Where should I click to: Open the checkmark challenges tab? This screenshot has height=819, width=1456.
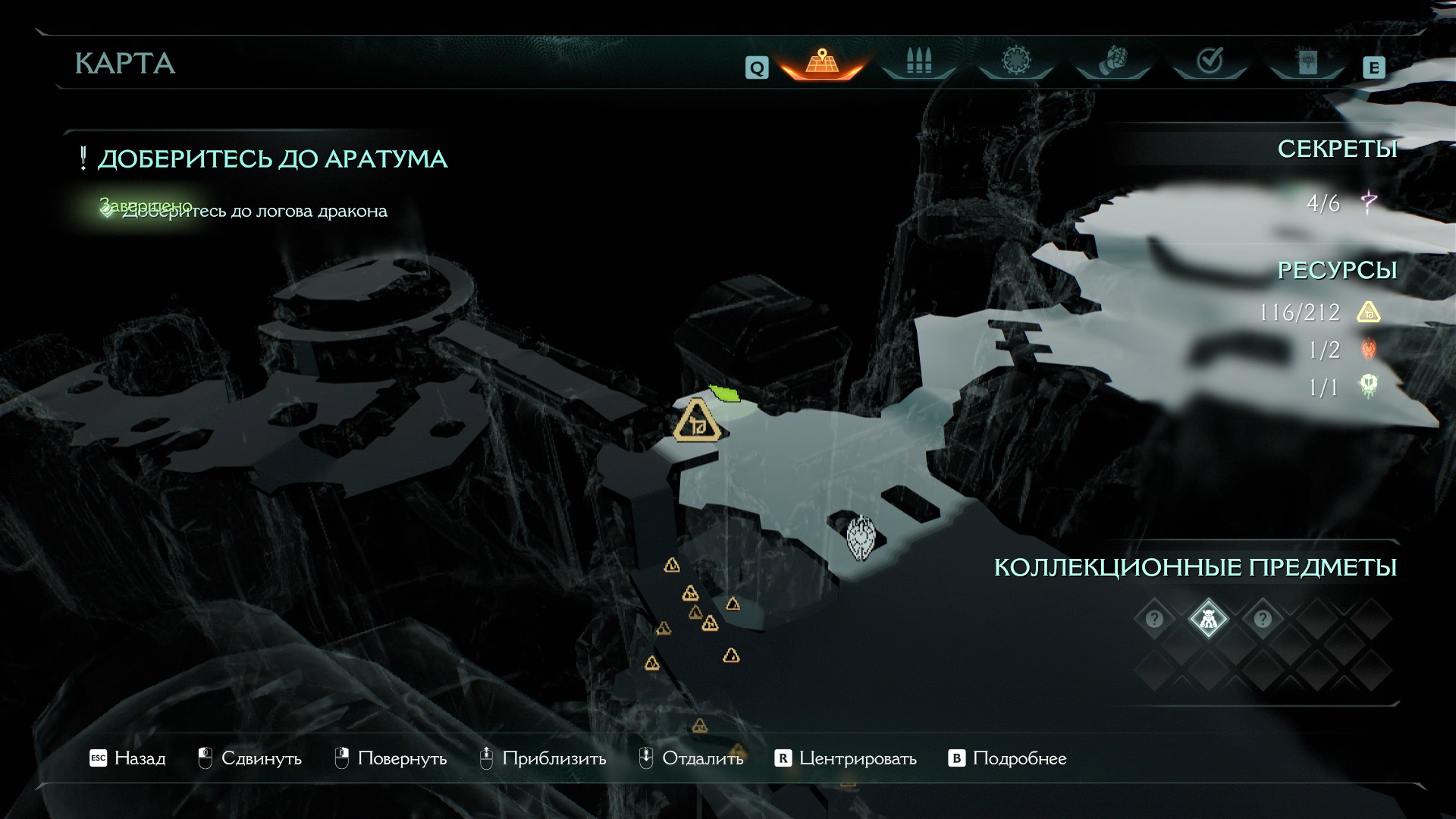pos(1210,61)
